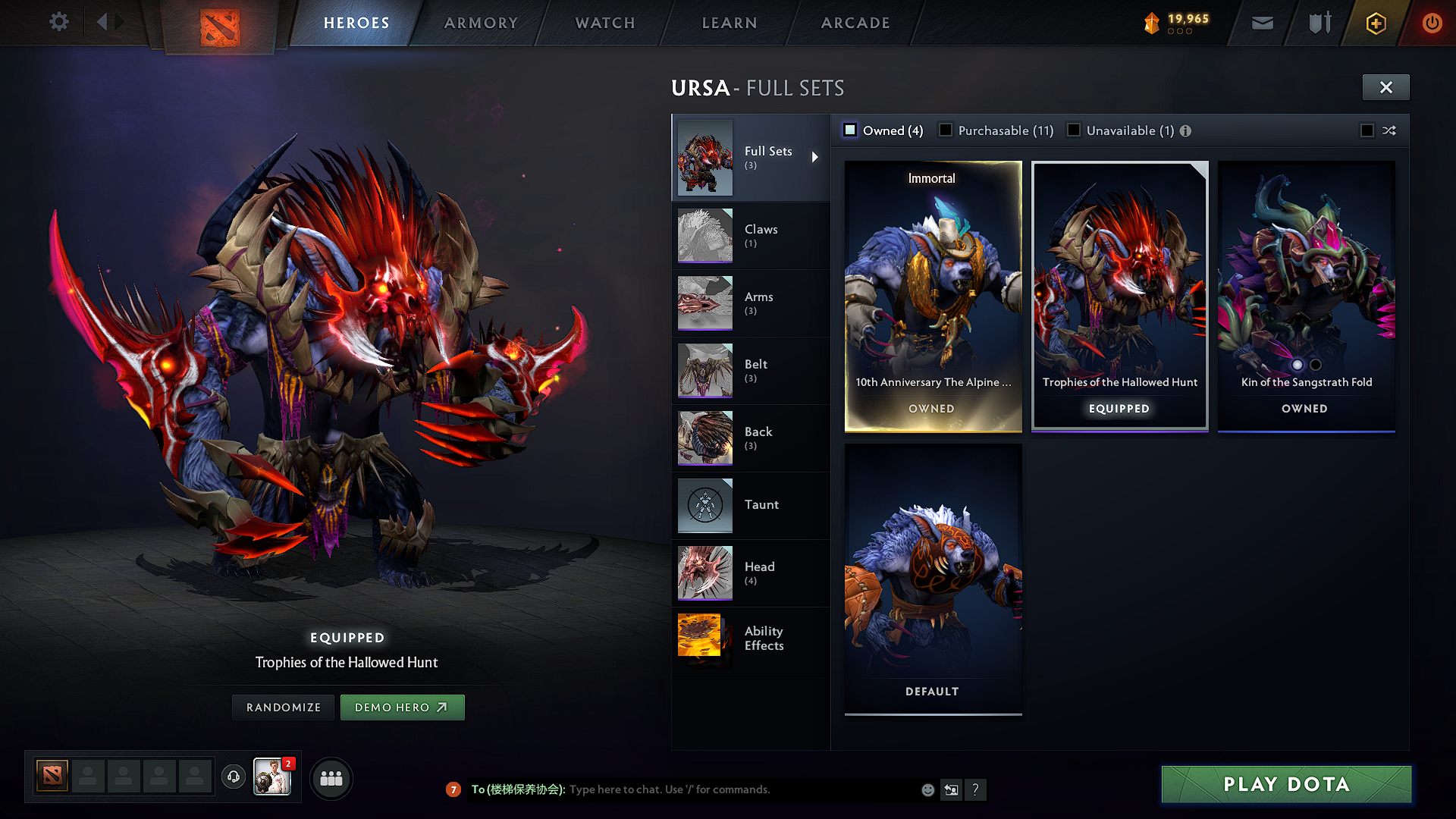Viewport: 1456px width, 819px height.
Task: Show the Arms item category
Action: pos(750,303)
